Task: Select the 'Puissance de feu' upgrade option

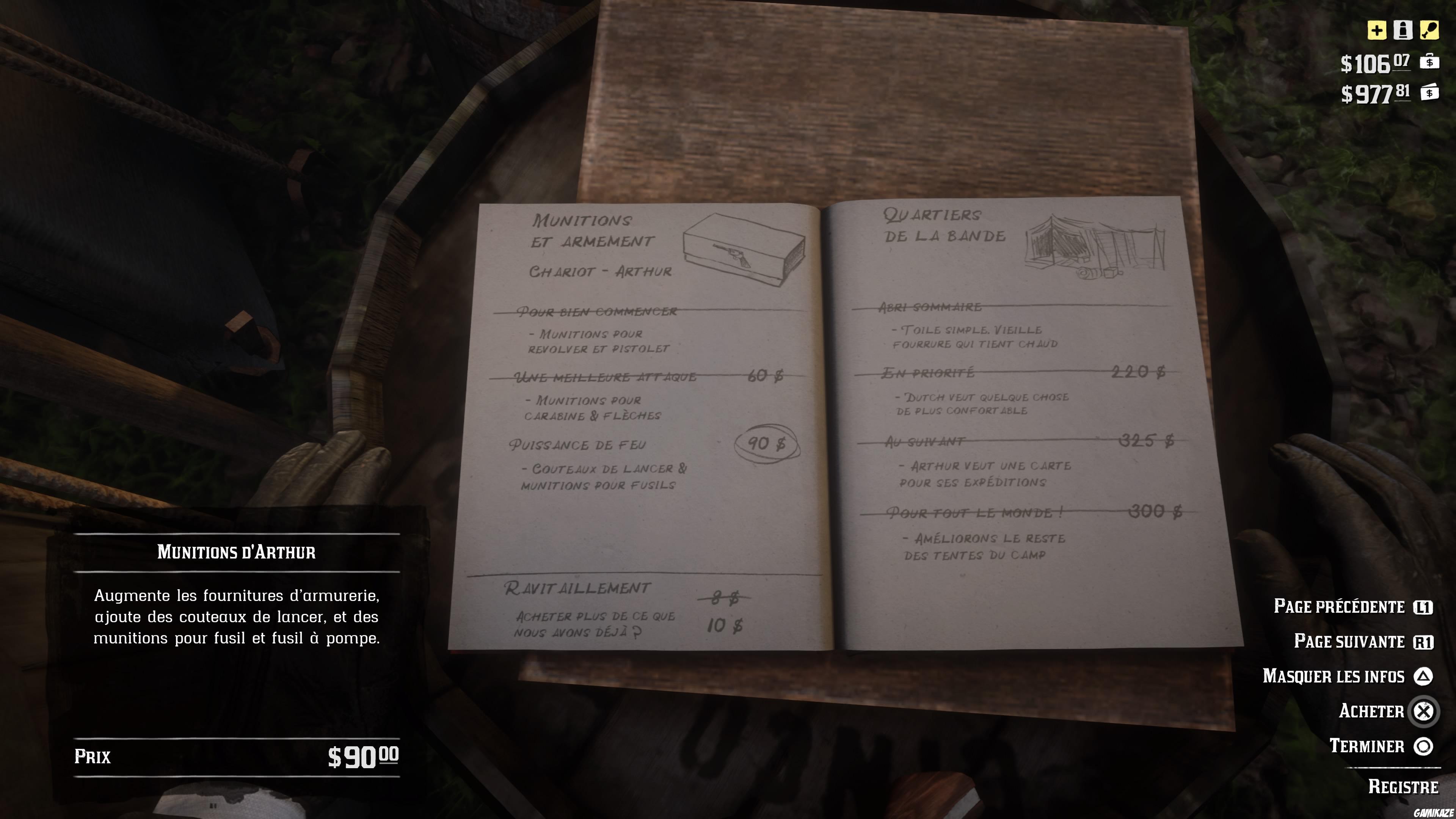Action: coord(578,444)
